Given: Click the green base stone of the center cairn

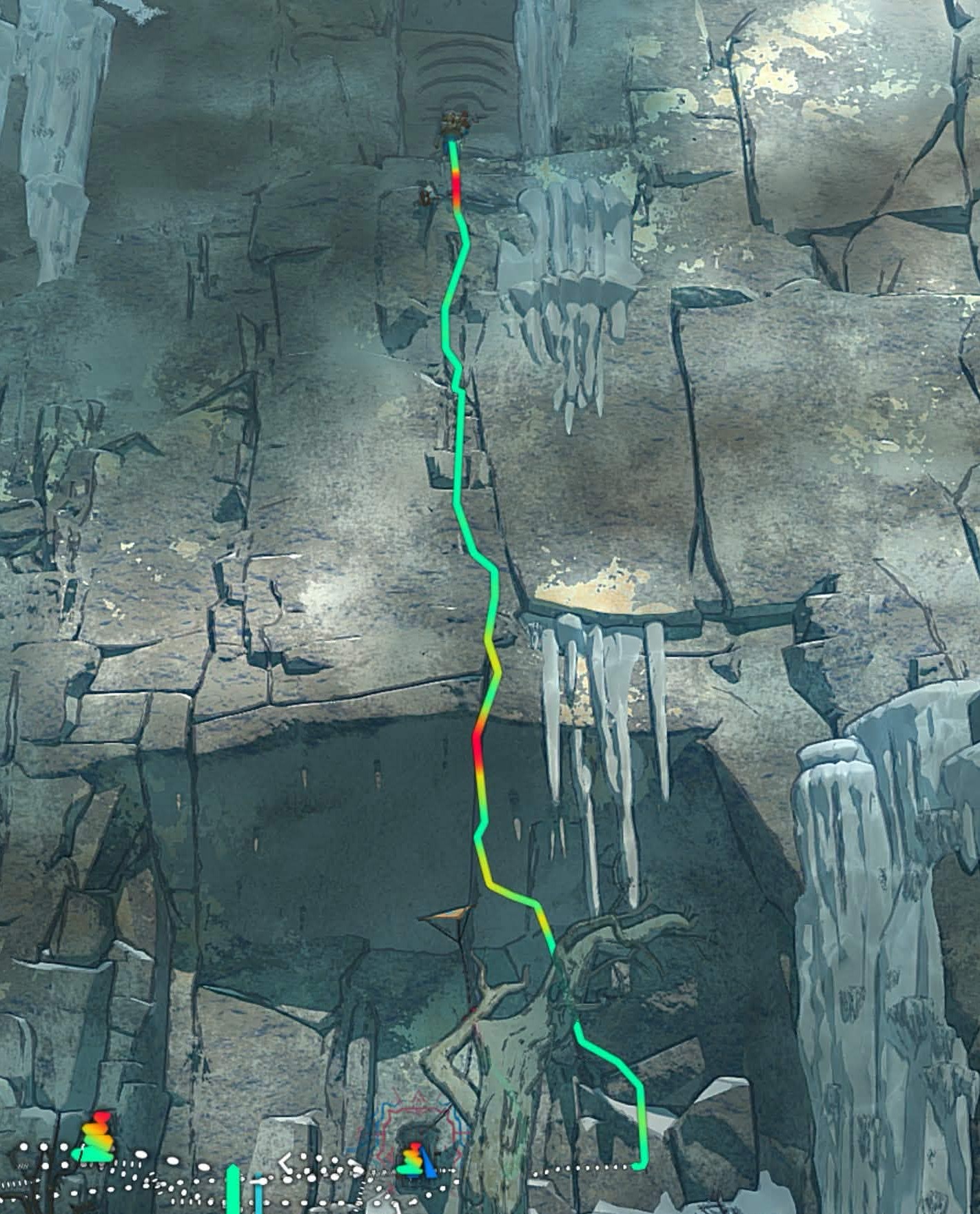Looking at the screenshot, I should point(409,1169).
